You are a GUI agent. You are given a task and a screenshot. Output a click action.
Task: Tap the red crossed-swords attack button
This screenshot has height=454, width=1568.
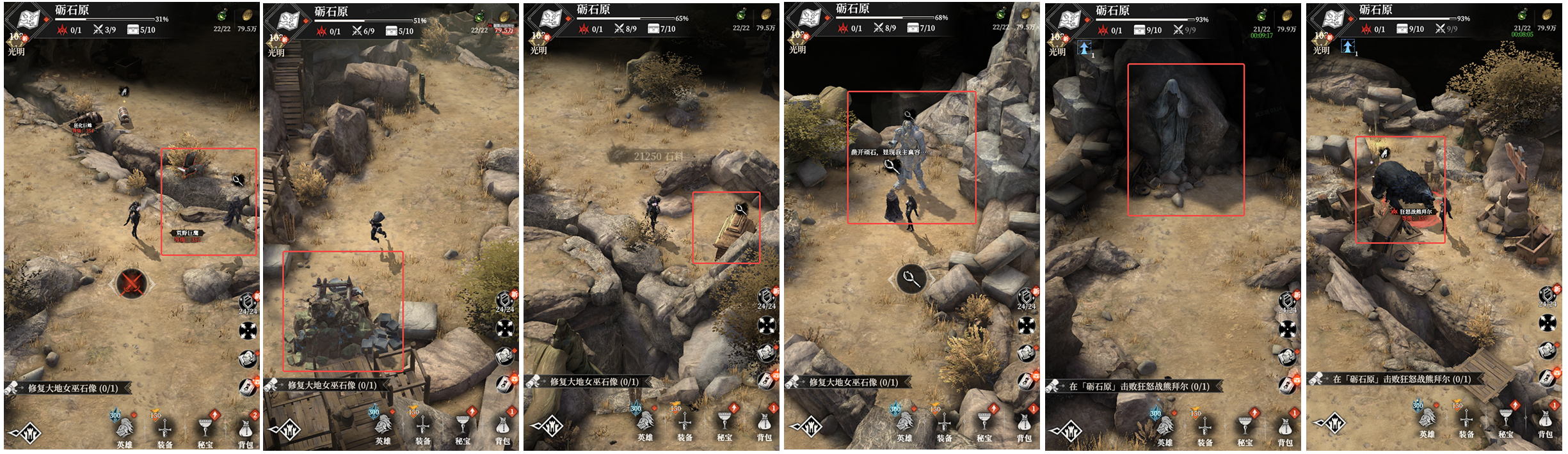(x=132, y=284)
